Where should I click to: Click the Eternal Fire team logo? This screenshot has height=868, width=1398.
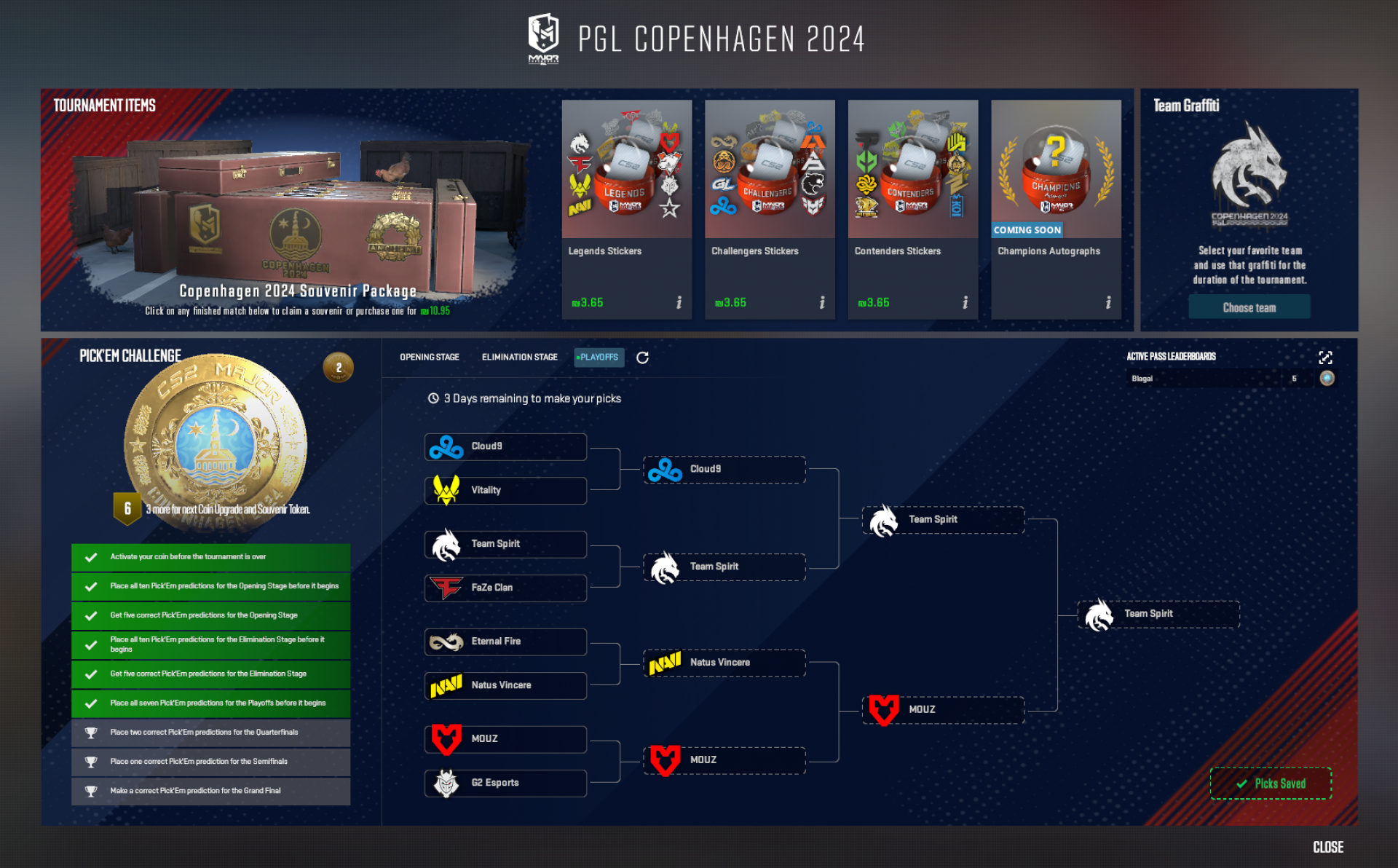pos(446,641)
